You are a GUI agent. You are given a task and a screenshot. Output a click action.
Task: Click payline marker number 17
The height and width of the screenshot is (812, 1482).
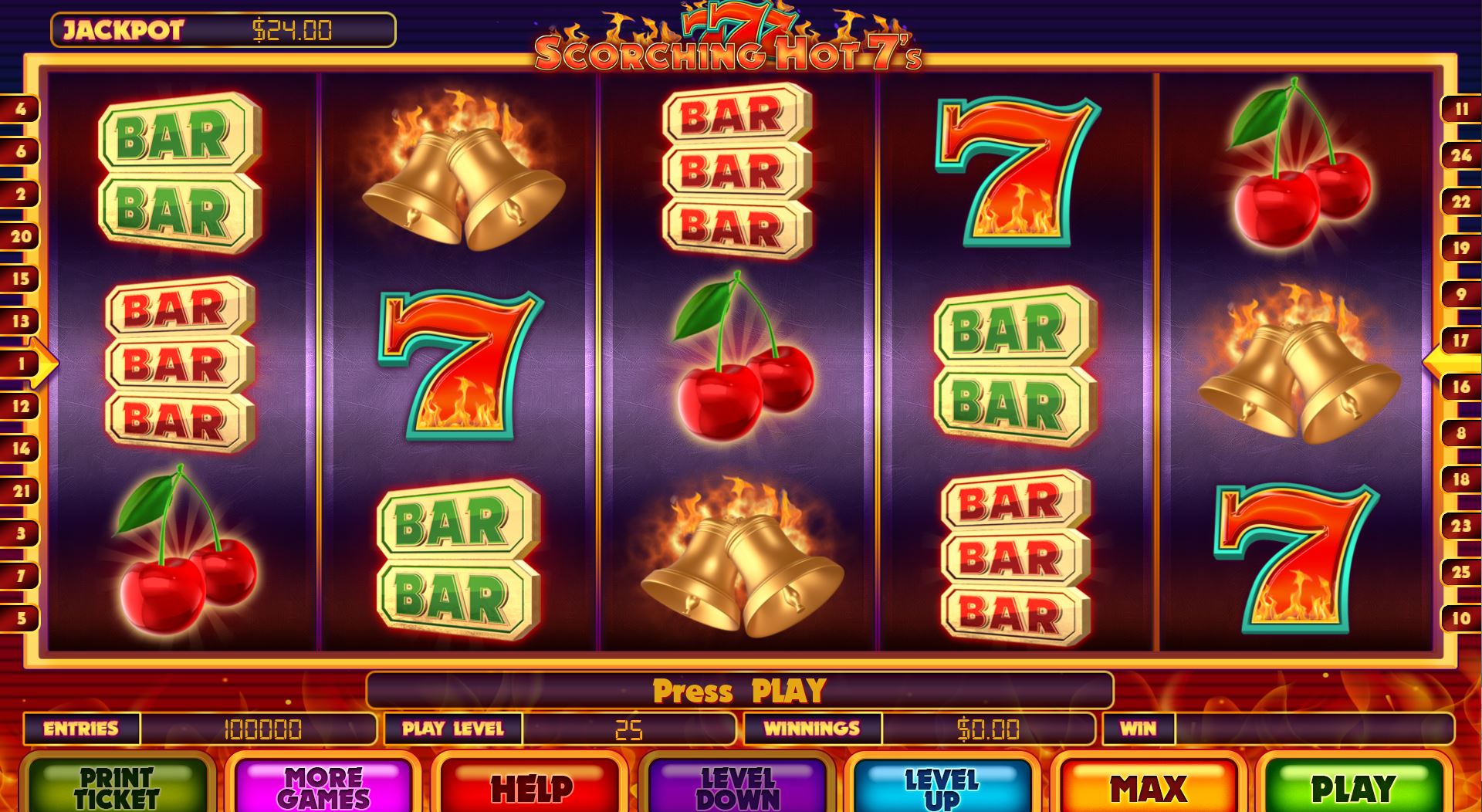(x=1460, y=340)
